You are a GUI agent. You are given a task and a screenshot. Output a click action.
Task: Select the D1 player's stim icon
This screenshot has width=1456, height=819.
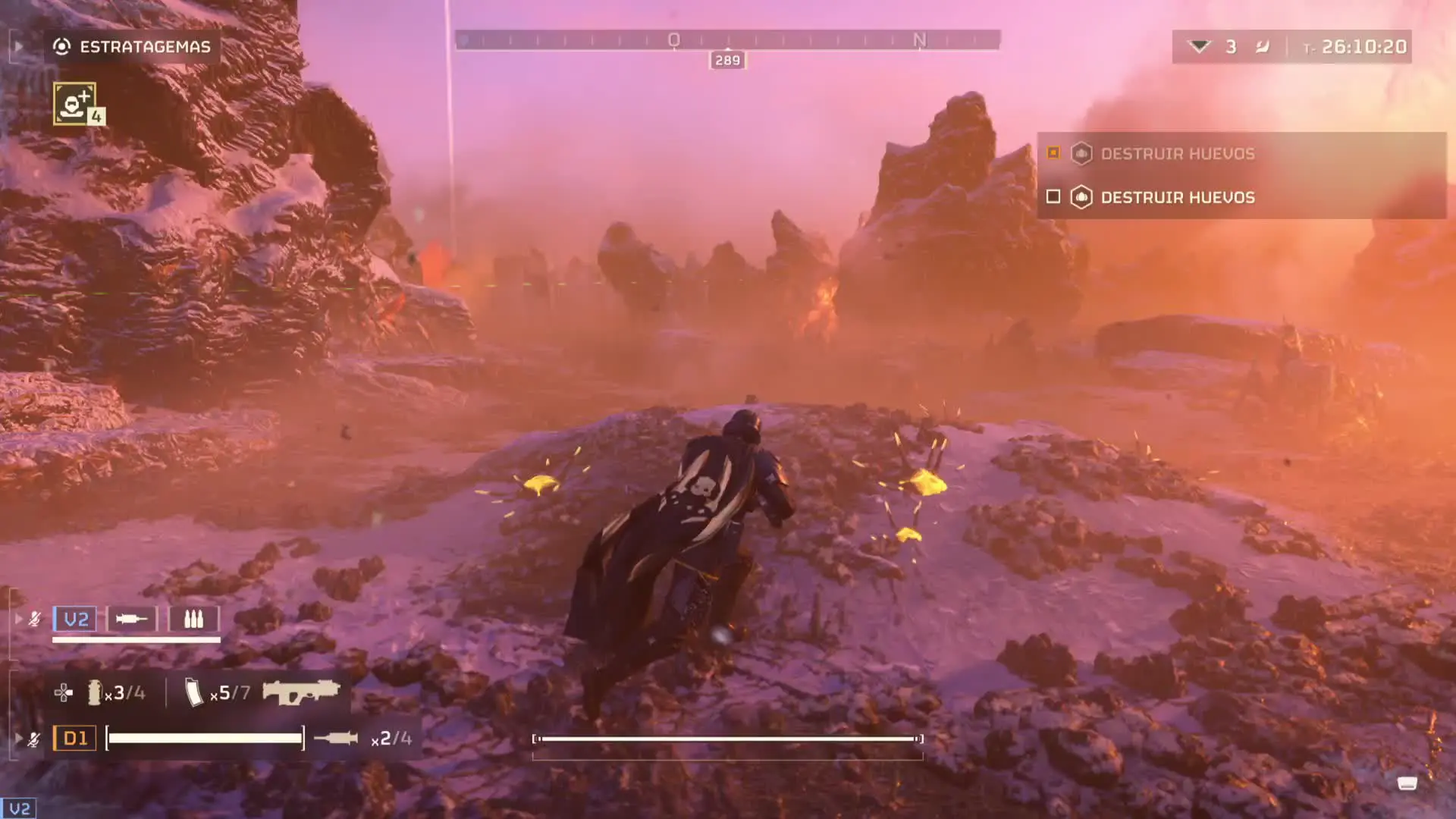coord(335,738)
